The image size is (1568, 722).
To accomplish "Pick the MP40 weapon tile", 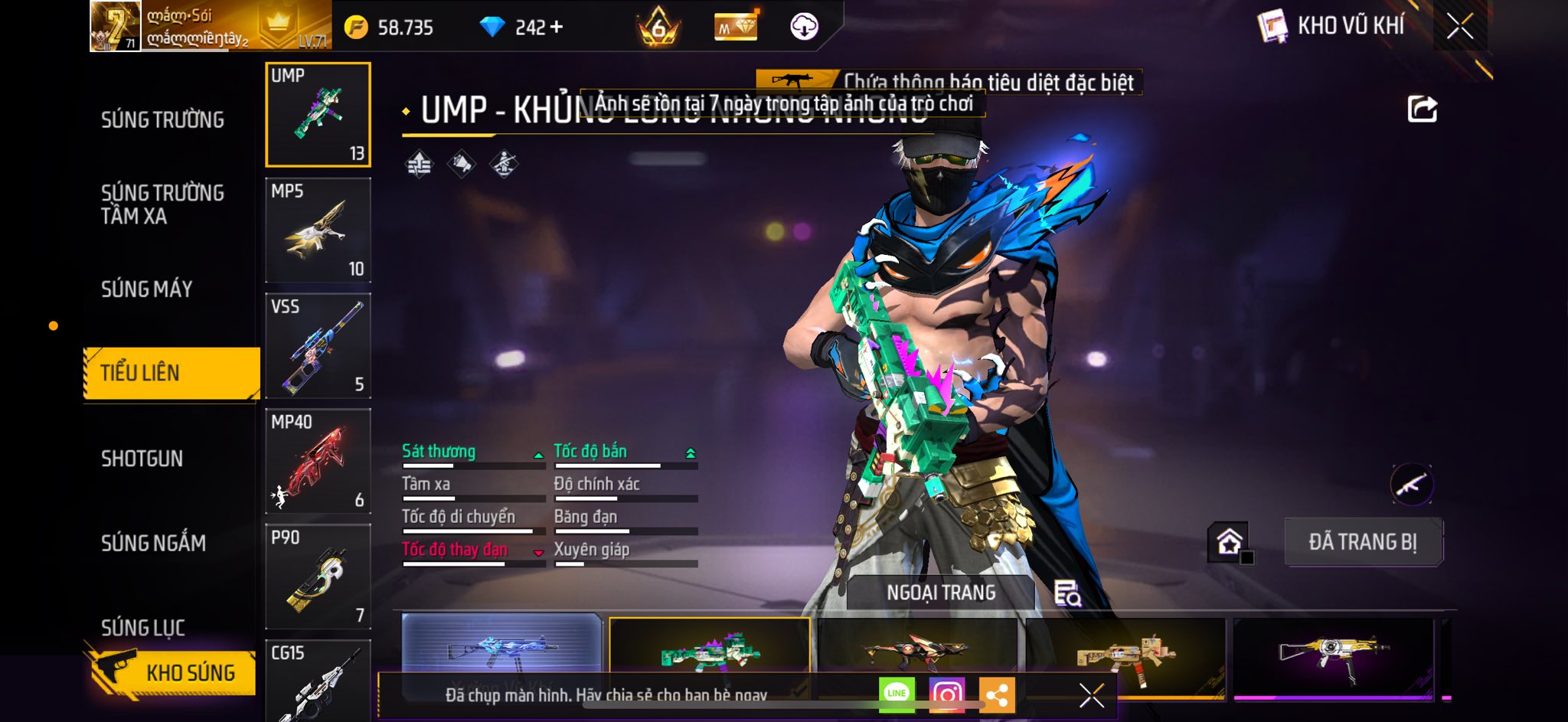I will [x=318, y=462].
